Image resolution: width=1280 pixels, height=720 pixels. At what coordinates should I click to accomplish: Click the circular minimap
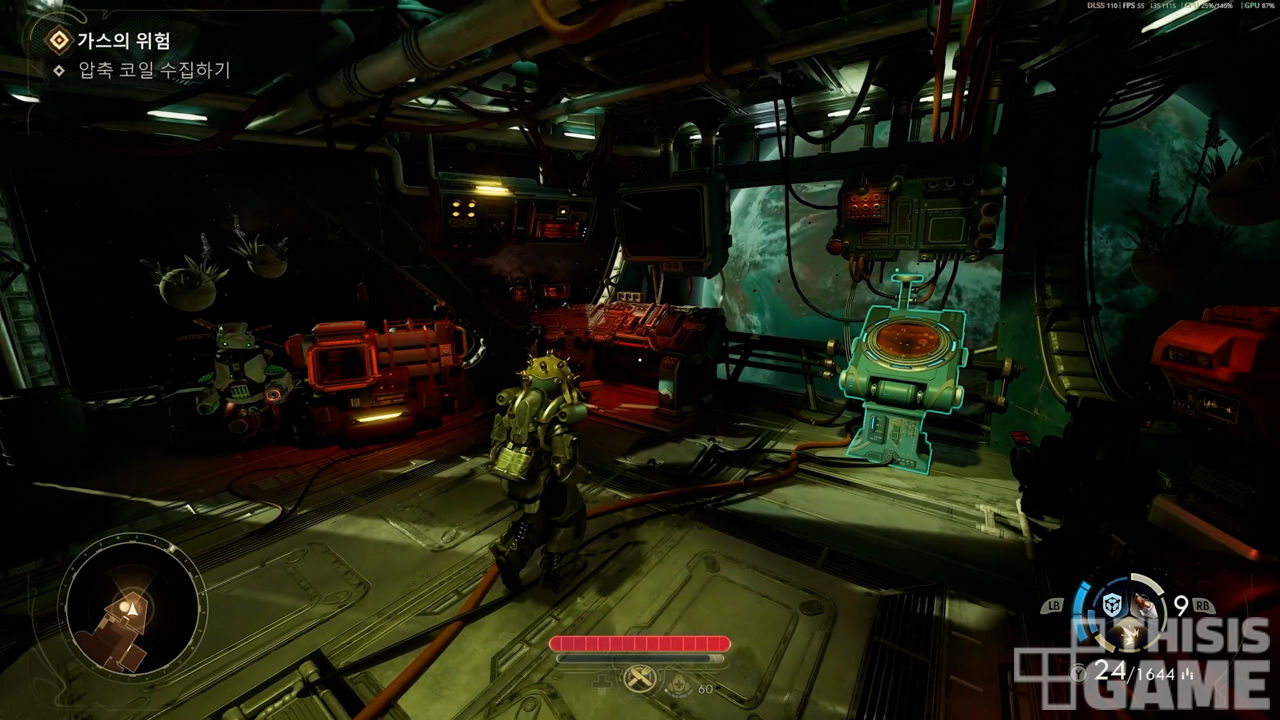coord(132,606)
